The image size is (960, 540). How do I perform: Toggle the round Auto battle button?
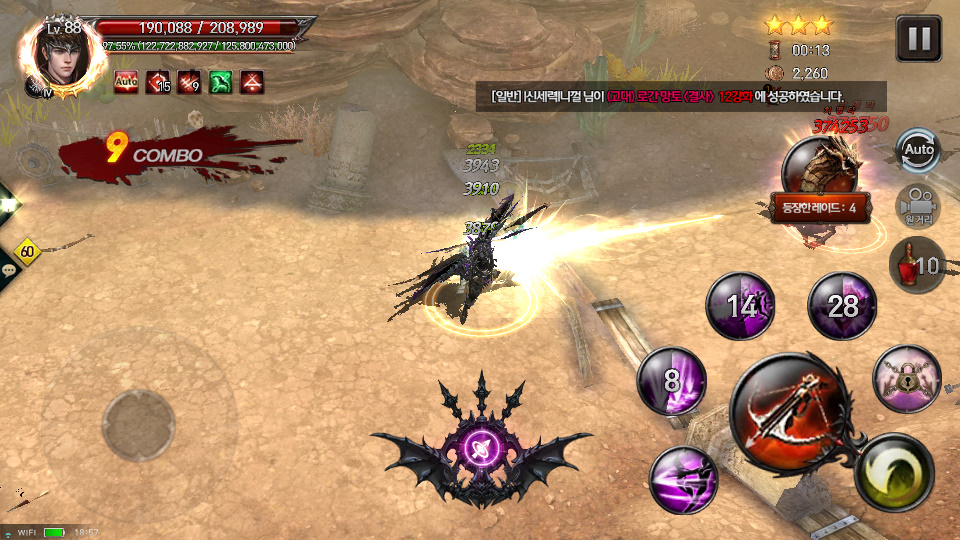[917, 150]
